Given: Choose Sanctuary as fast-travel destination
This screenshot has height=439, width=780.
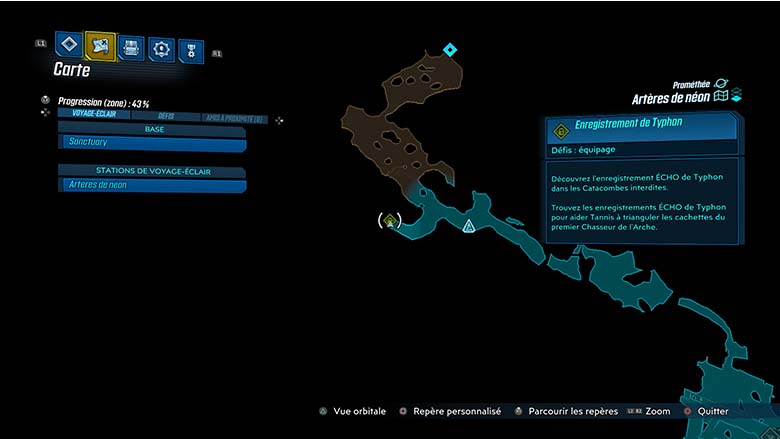Looking at the screenshot, I should (152, 144).
